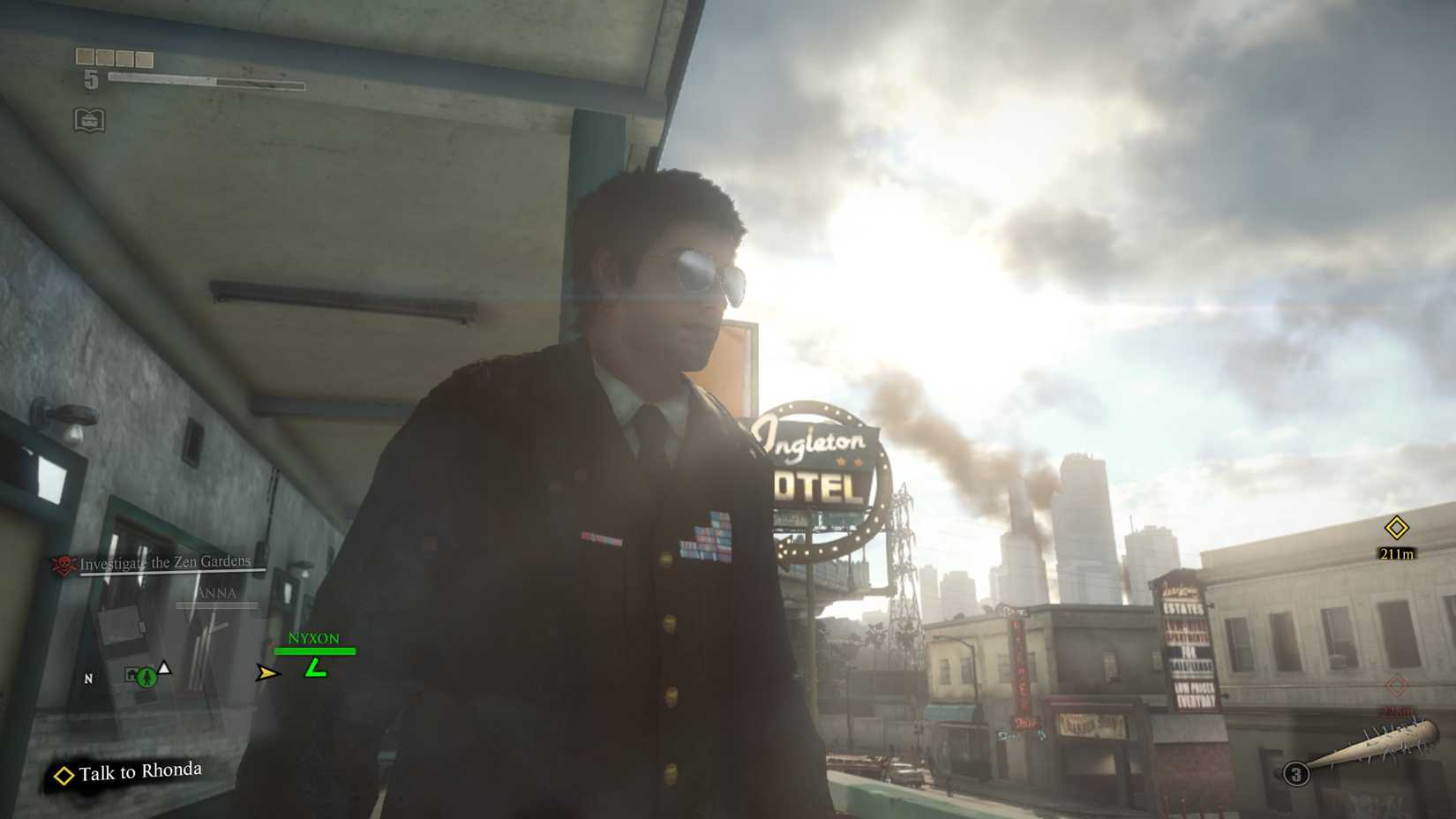Image resolution: width=1456 pixels, height=819 pixels.
Task: Expand the Investigate the Zen Gardens objective
Action: tap(164, 560)
